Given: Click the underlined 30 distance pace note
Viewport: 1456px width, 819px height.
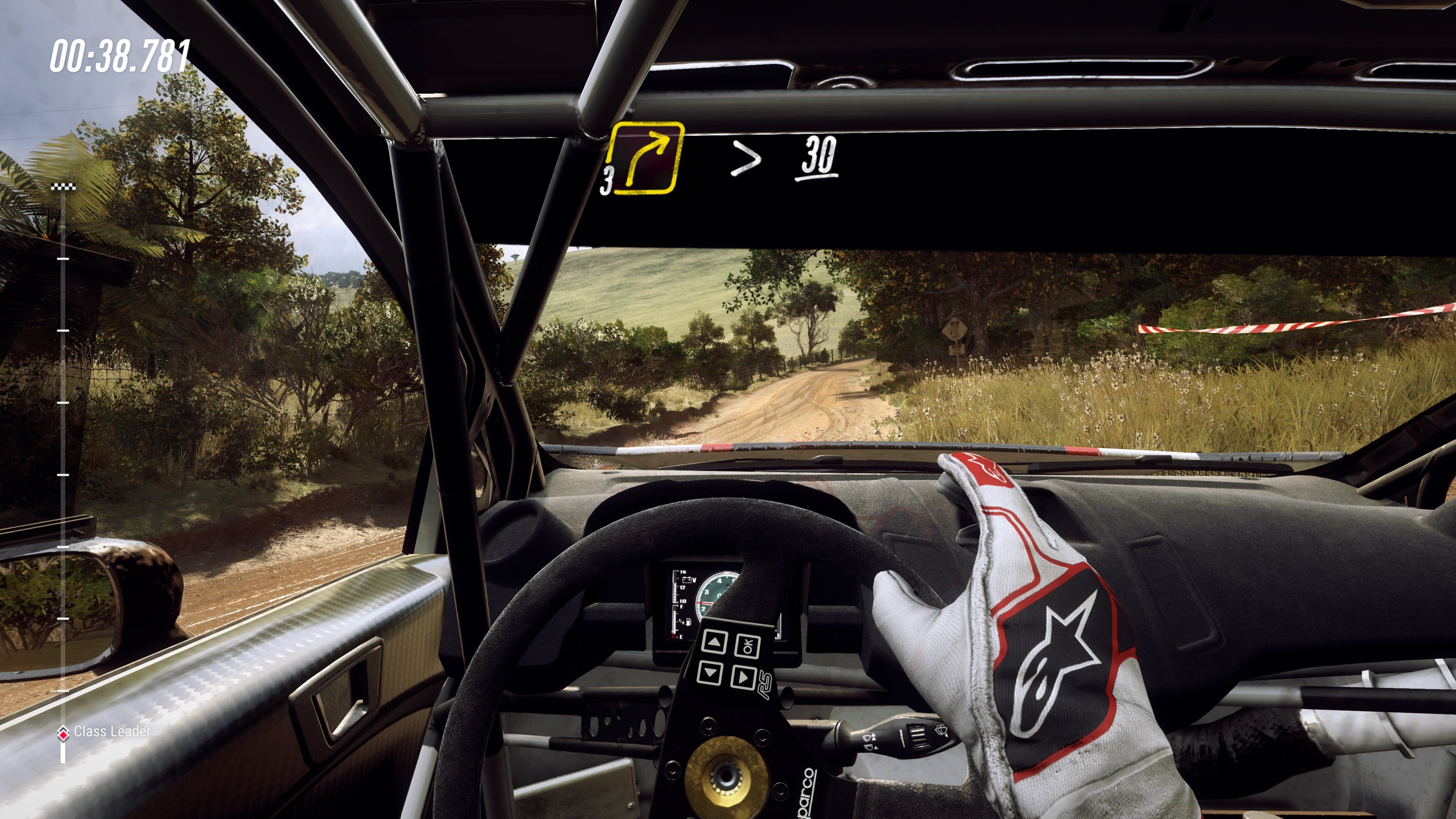Looking at the screenshot, I should click(817, 157).
